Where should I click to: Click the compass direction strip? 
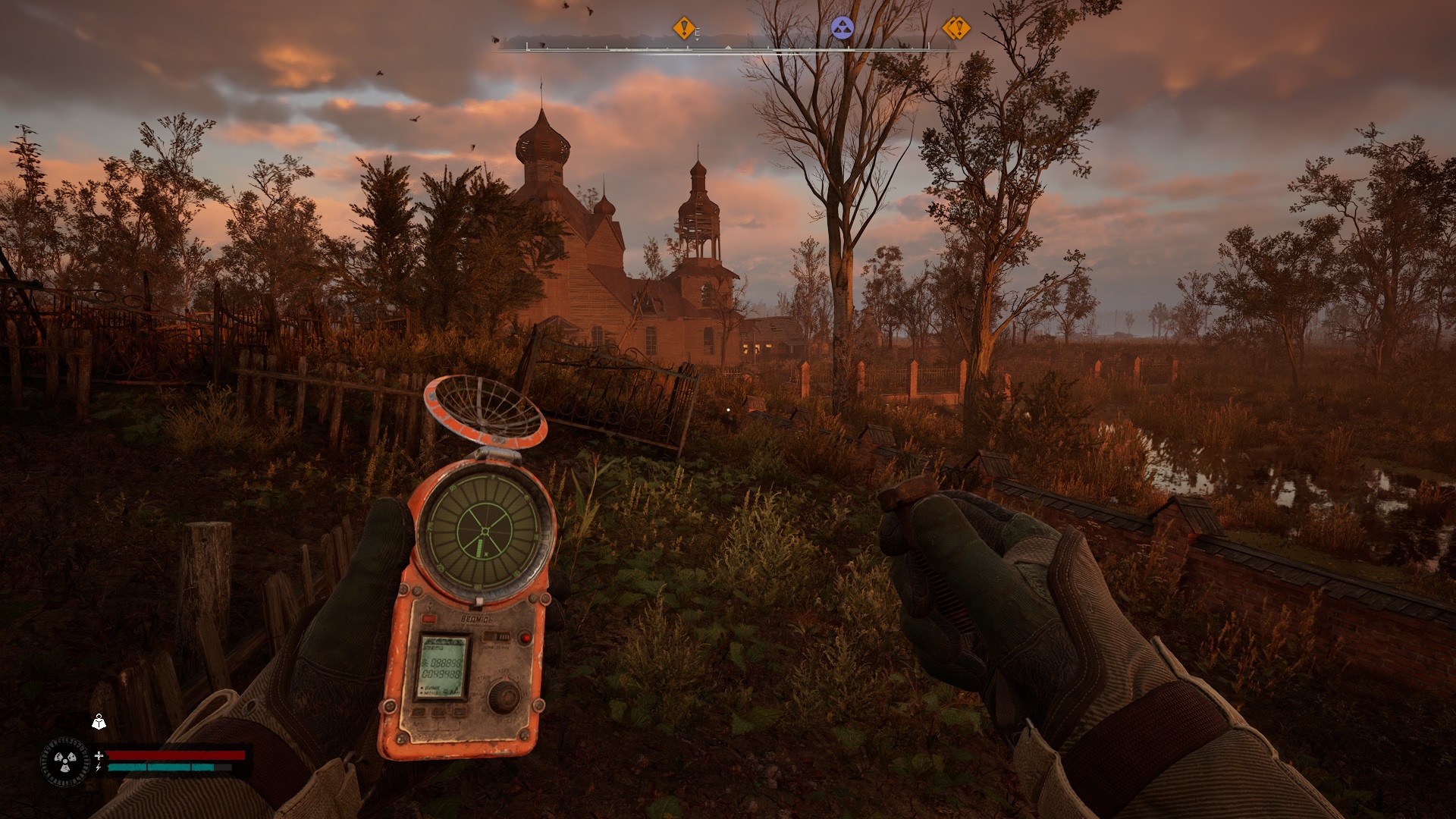click(x=727, y=48)
